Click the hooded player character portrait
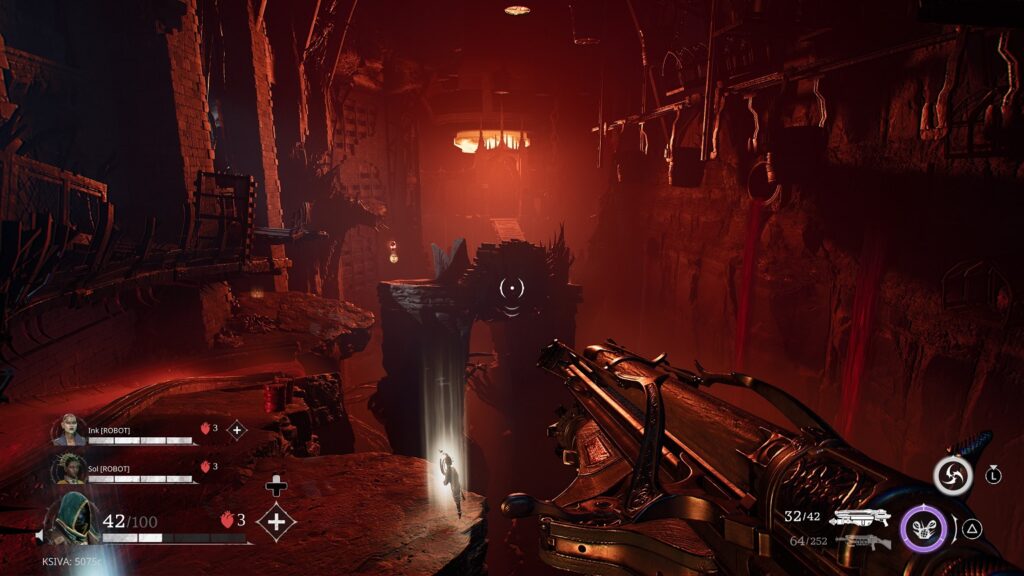The width and height of the screenshot is (1024, 576). point(71,518)
